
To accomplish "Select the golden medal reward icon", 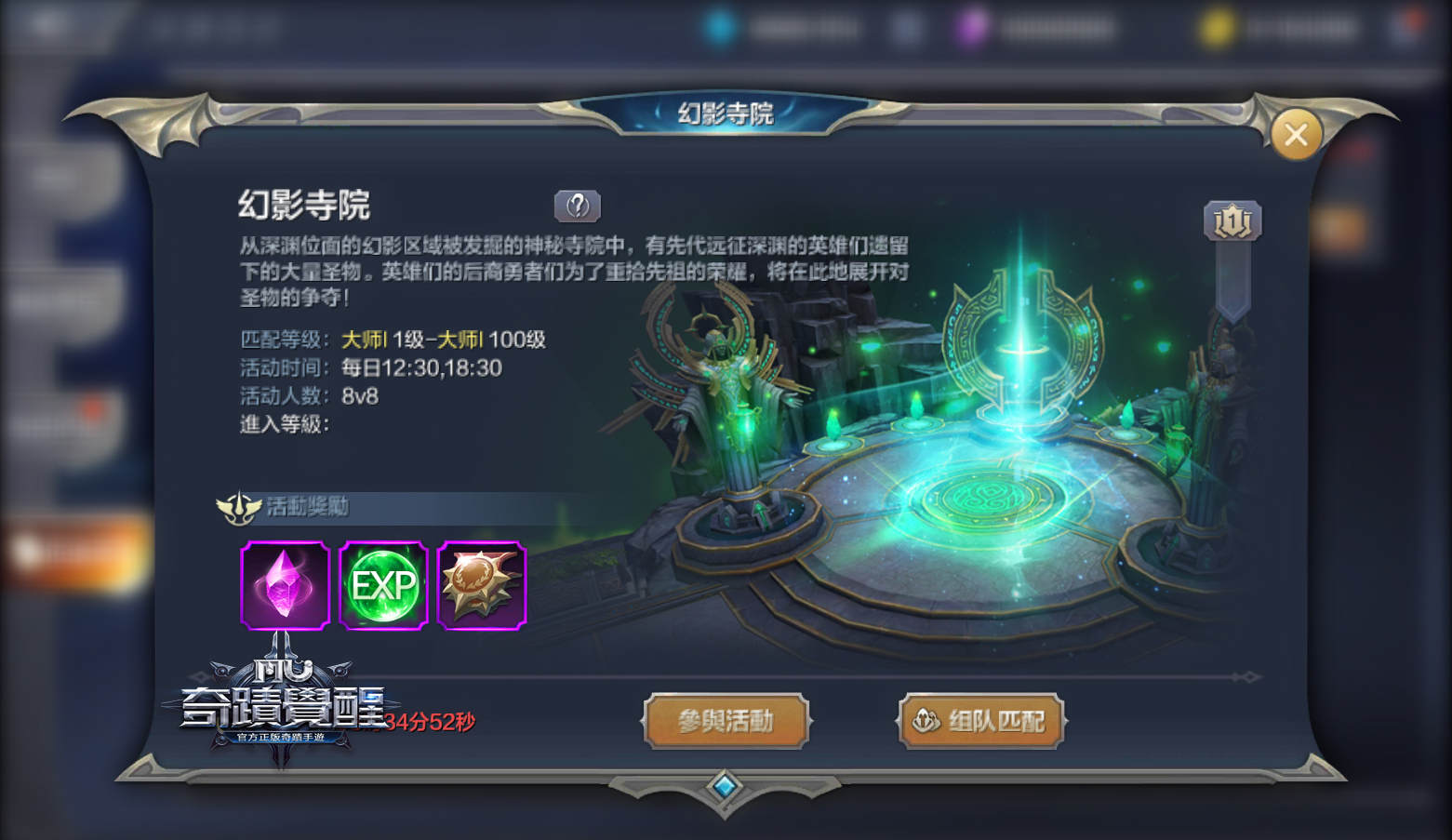I will click(x=483, y=584).
